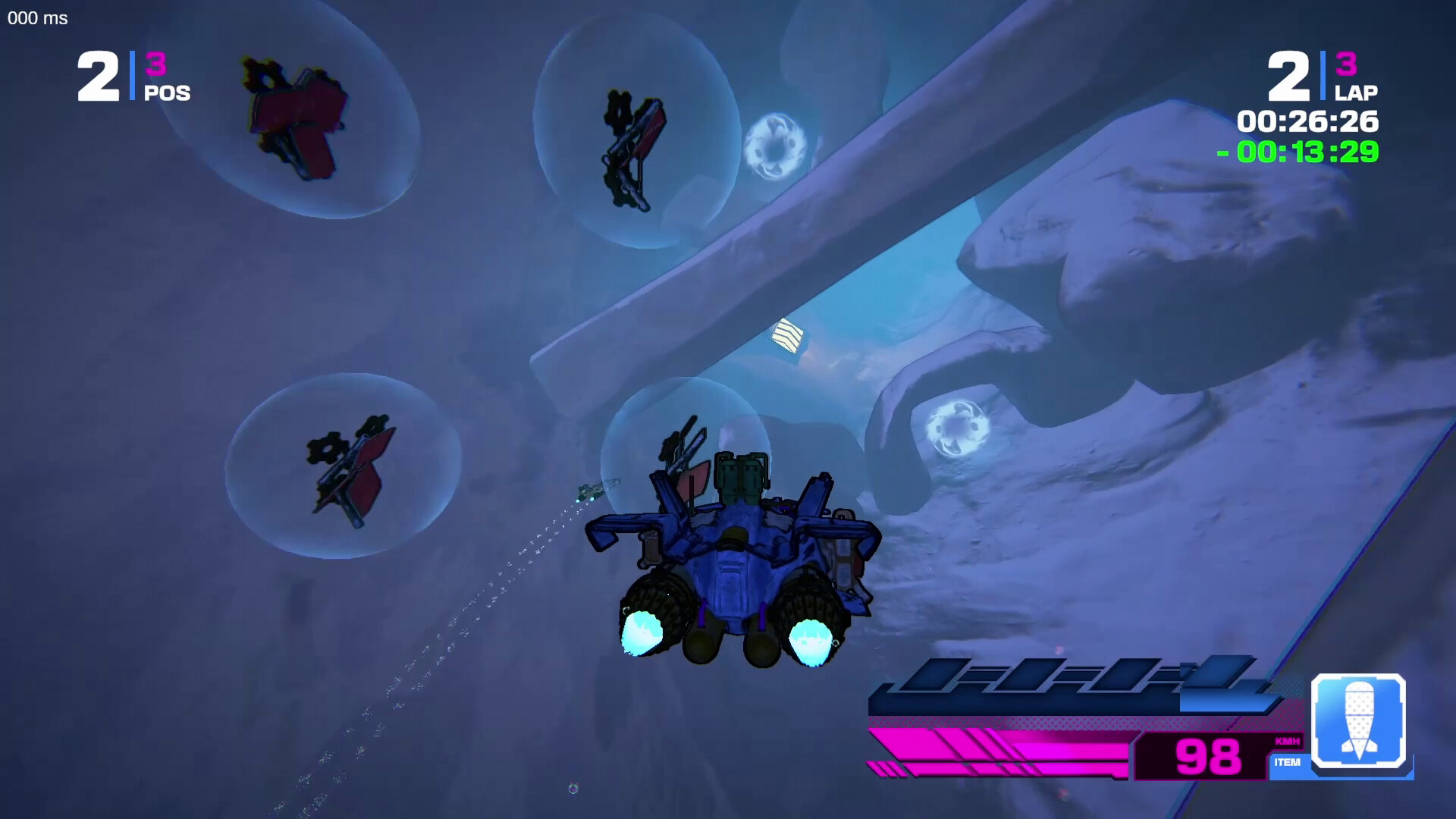Click the 000 ms ping indicator
The height and width of the screenshot is (819, 1456).
coord(36,18)
